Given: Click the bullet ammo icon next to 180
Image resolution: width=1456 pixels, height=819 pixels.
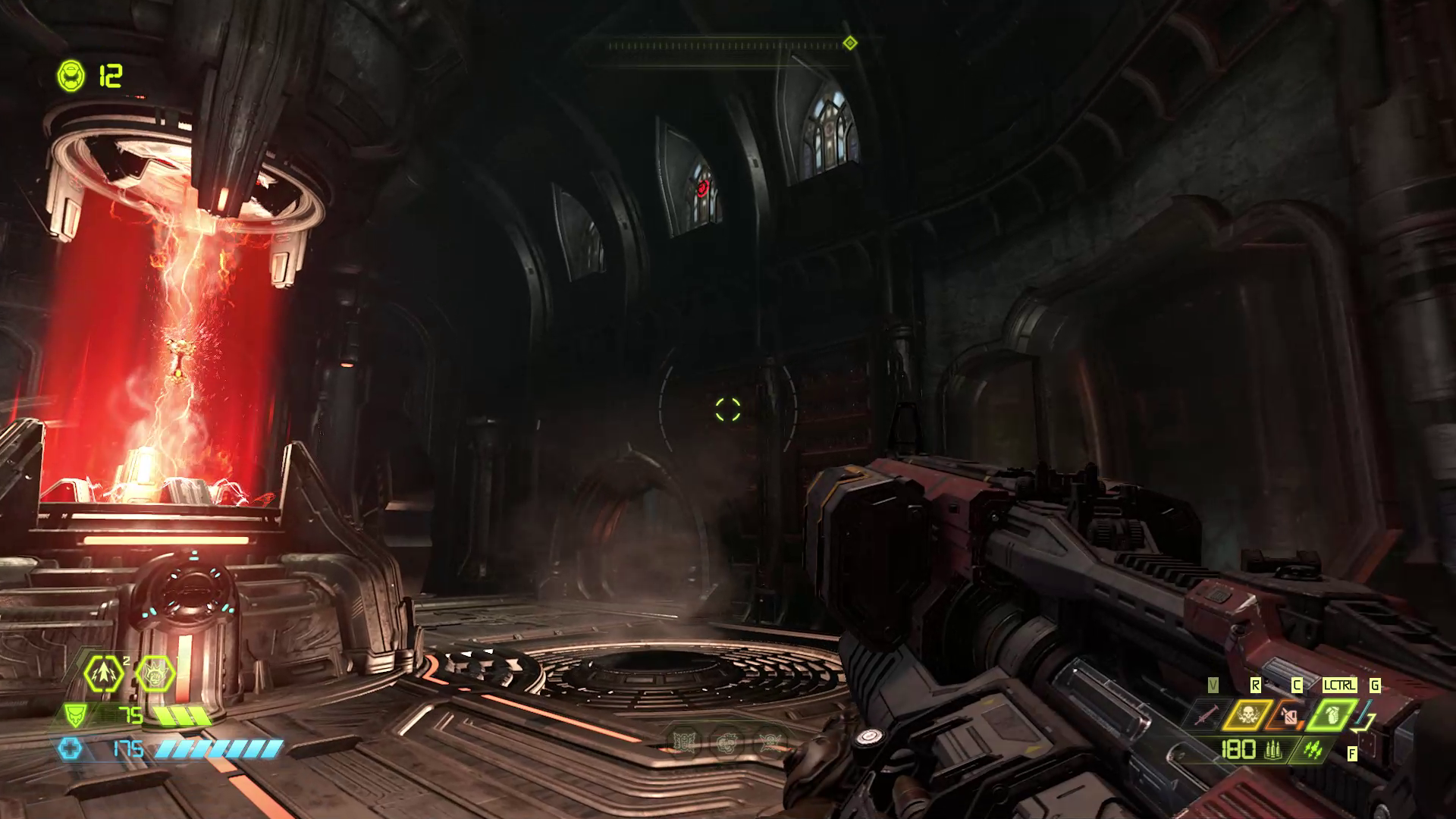Looking at the screenshot, I should coord(1273,751).
